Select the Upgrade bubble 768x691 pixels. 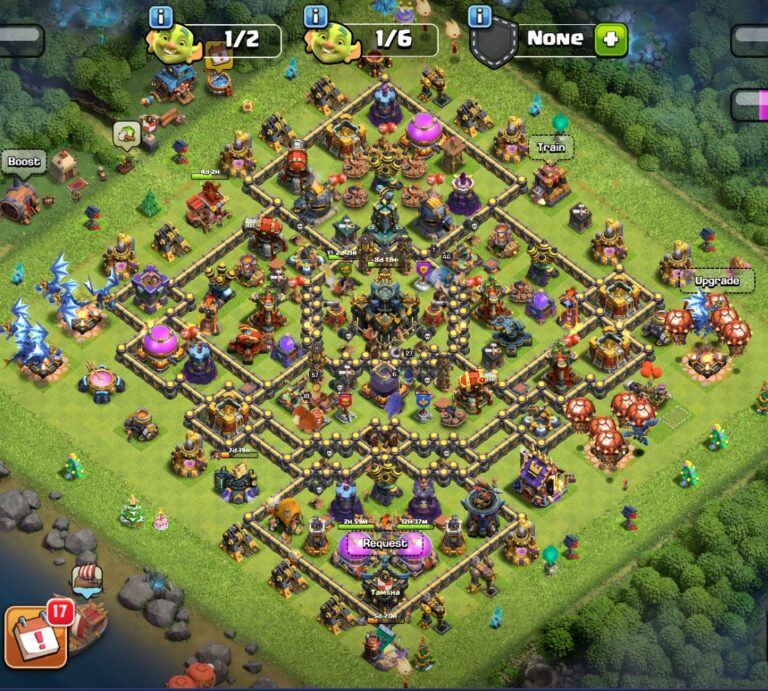point(717,281)
